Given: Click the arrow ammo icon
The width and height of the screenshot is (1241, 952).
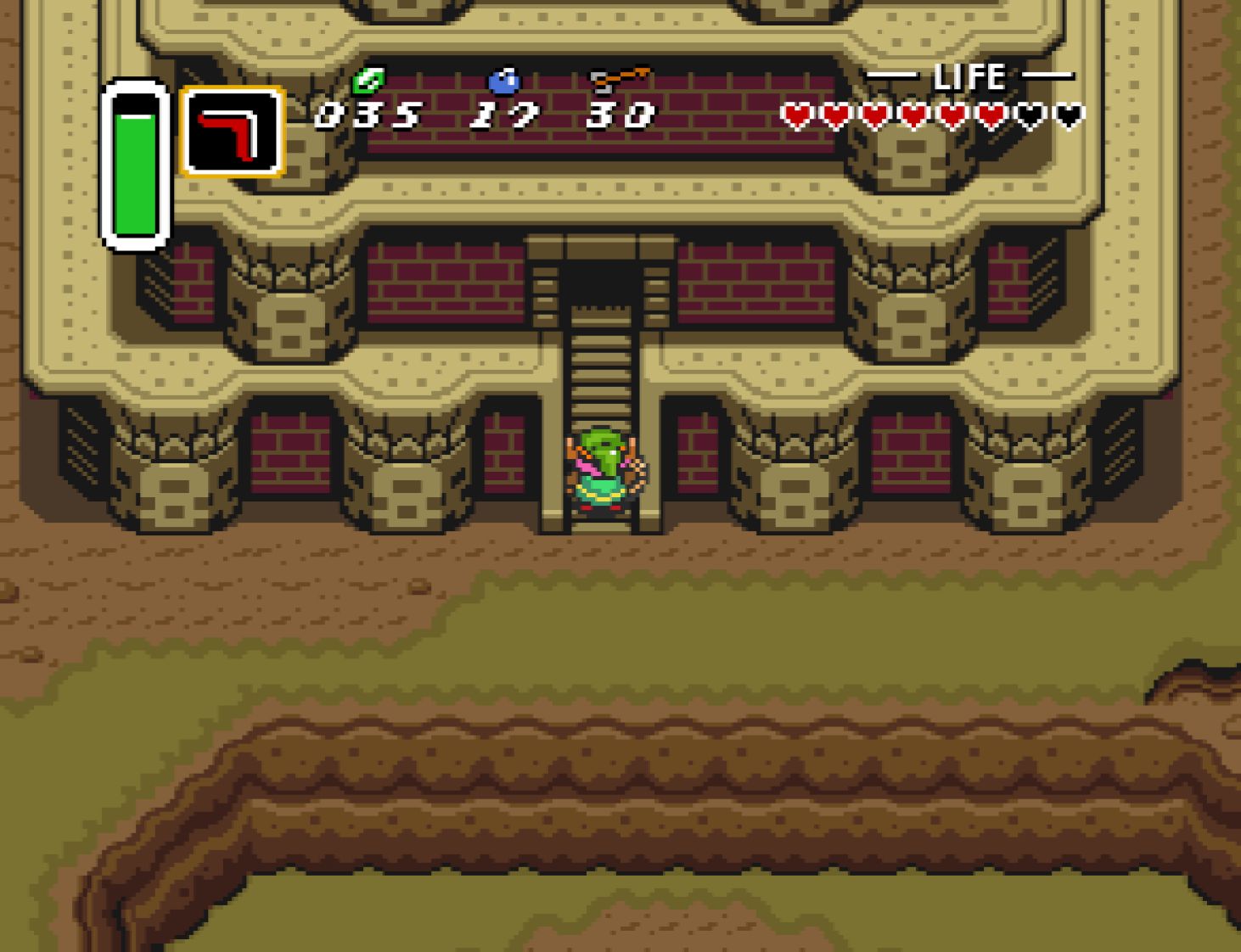Looking at the screenshot, I should tap(620, 80).
